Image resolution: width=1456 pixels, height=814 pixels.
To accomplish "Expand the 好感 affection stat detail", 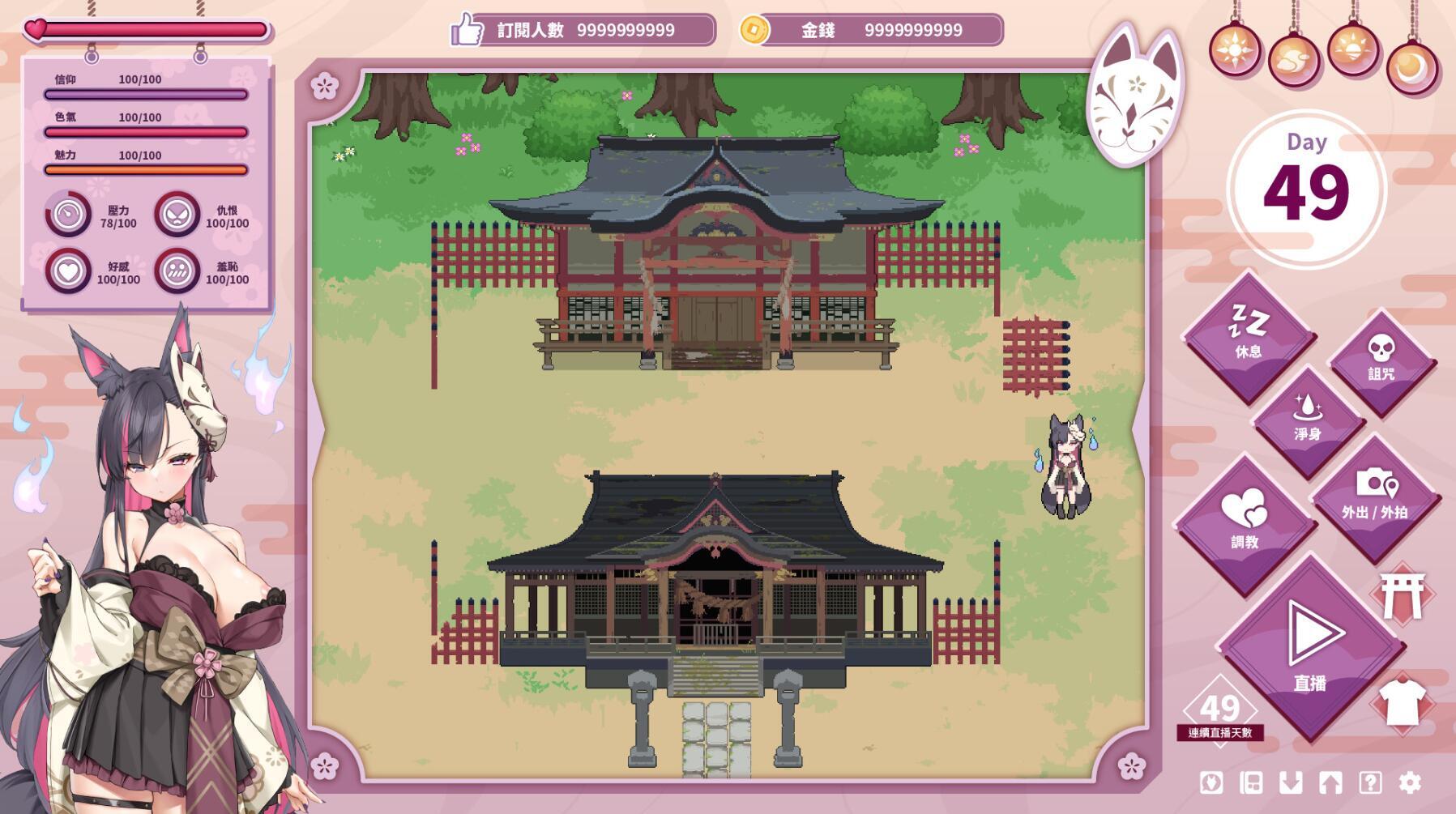I will [x=67, y=271].
